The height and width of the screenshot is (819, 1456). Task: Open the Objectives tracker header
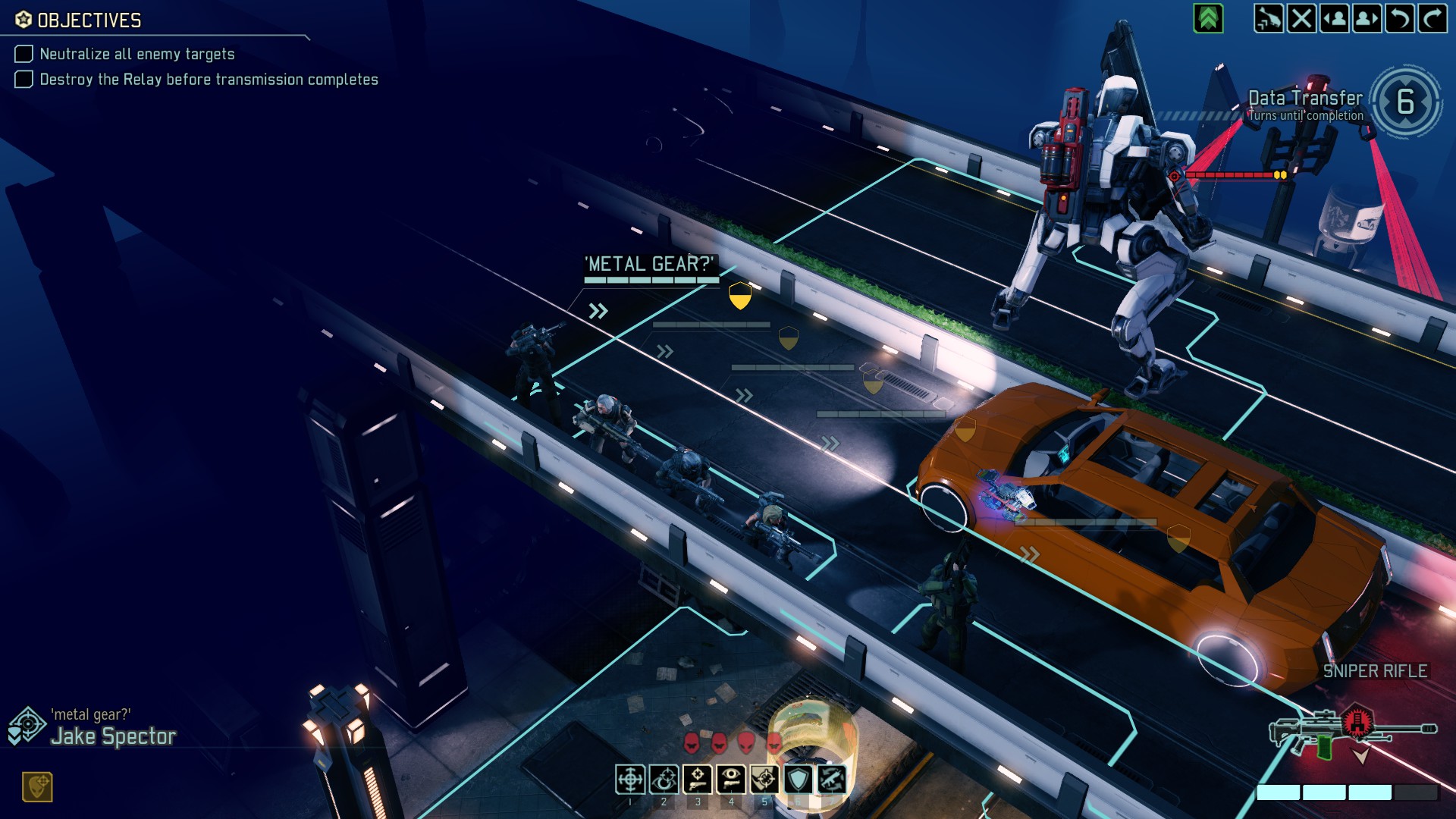point(89,20)
